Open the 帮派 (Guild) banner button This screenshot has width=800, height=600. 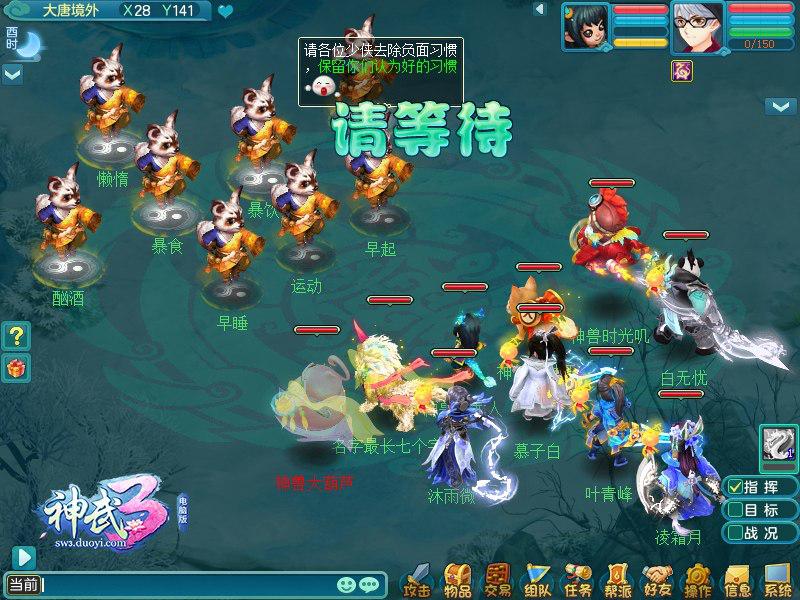[x=617, y=579]
